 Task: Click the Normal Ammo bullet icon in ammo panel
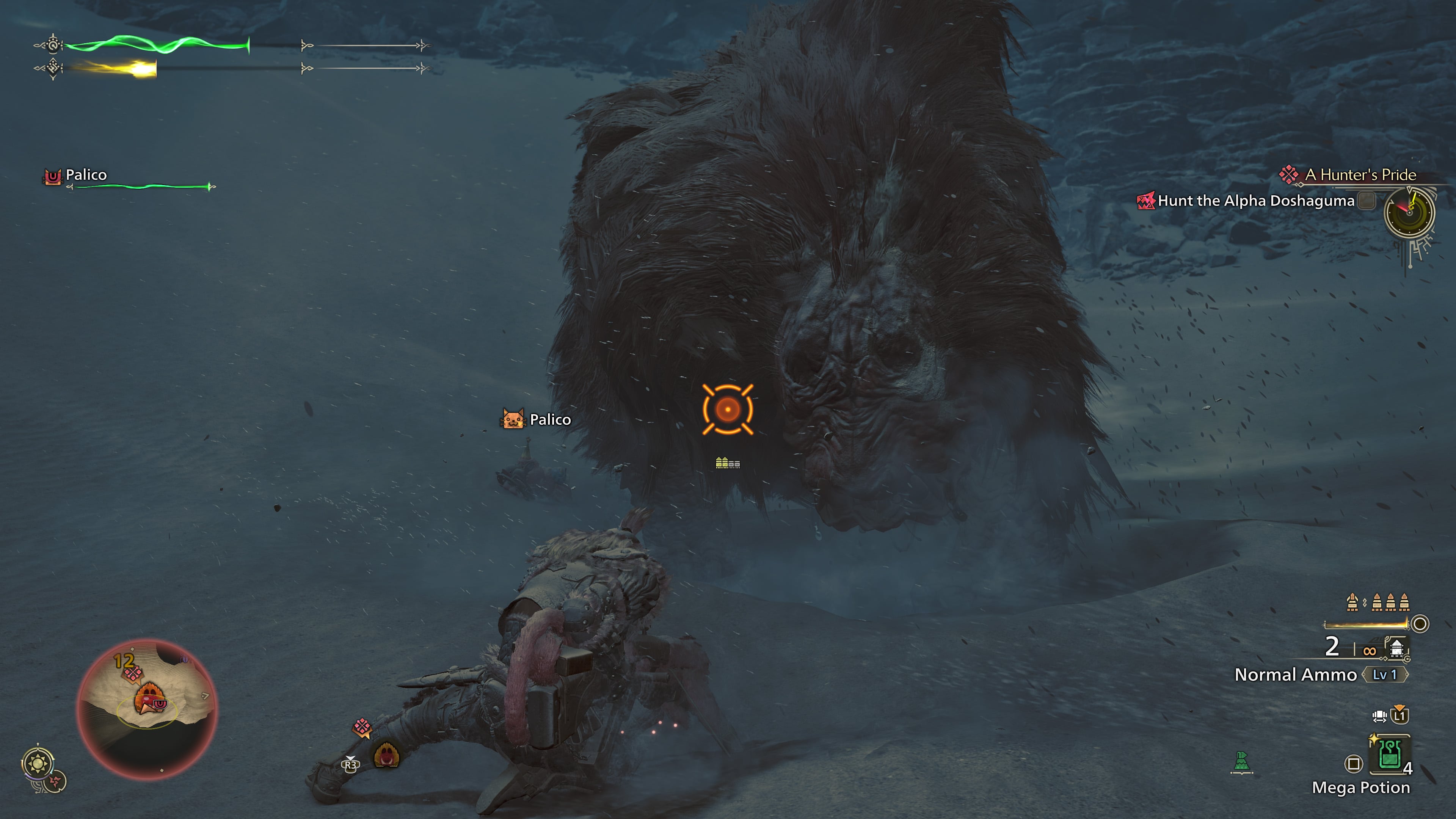click(1396, 650)
